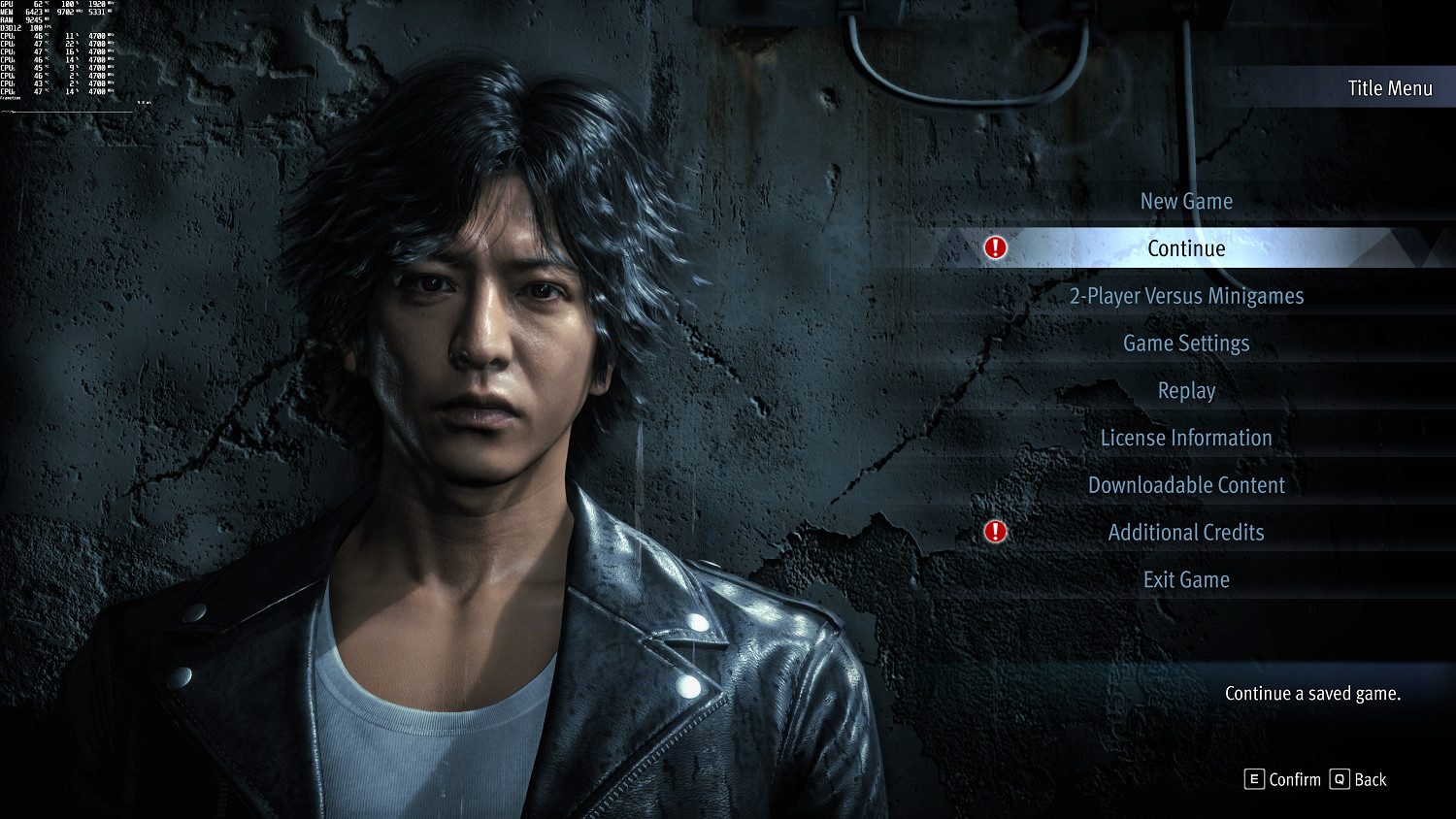
Task: Click the exclamation icon near Additional Credits
Action: [x=993, y=532]
